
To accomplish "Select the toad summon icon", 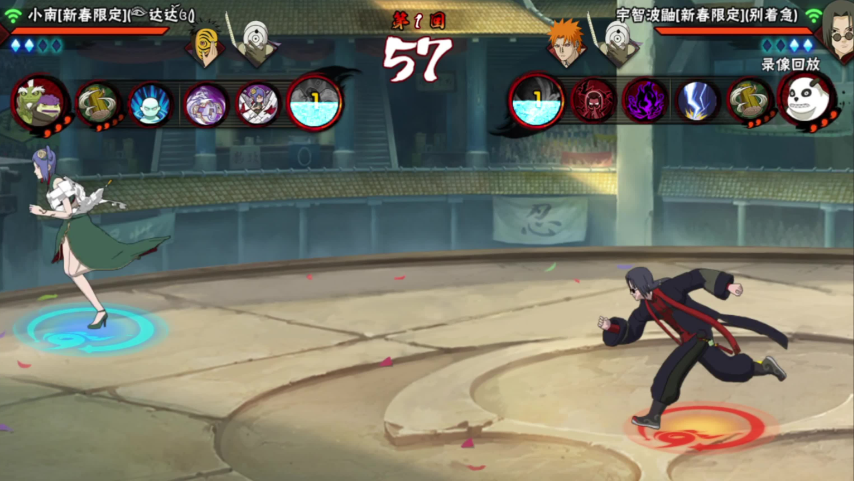I will [41, 102].
